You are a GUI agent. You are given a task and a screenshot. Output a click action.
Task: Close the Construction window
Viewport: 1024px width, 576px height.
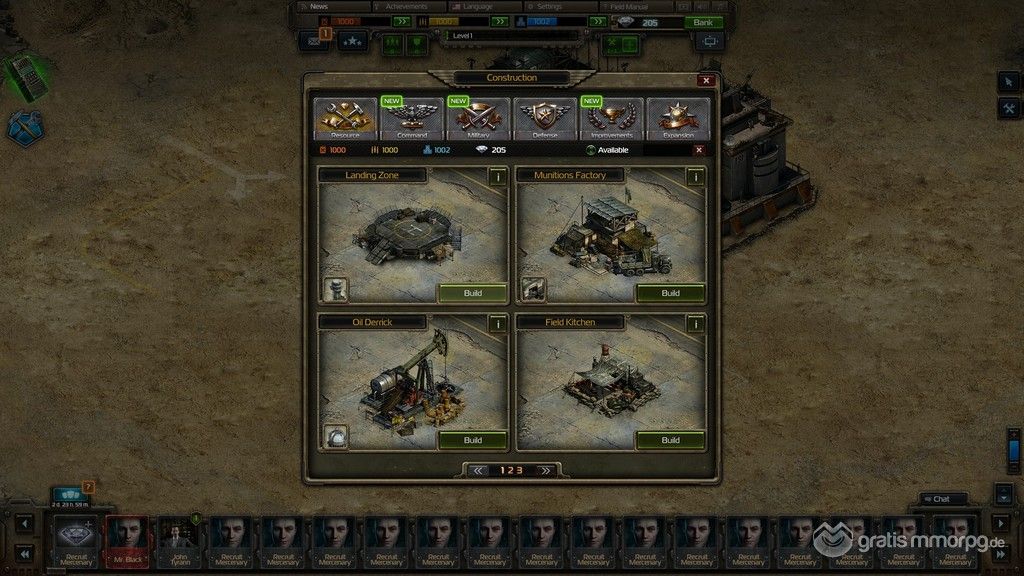coord(706,80)
